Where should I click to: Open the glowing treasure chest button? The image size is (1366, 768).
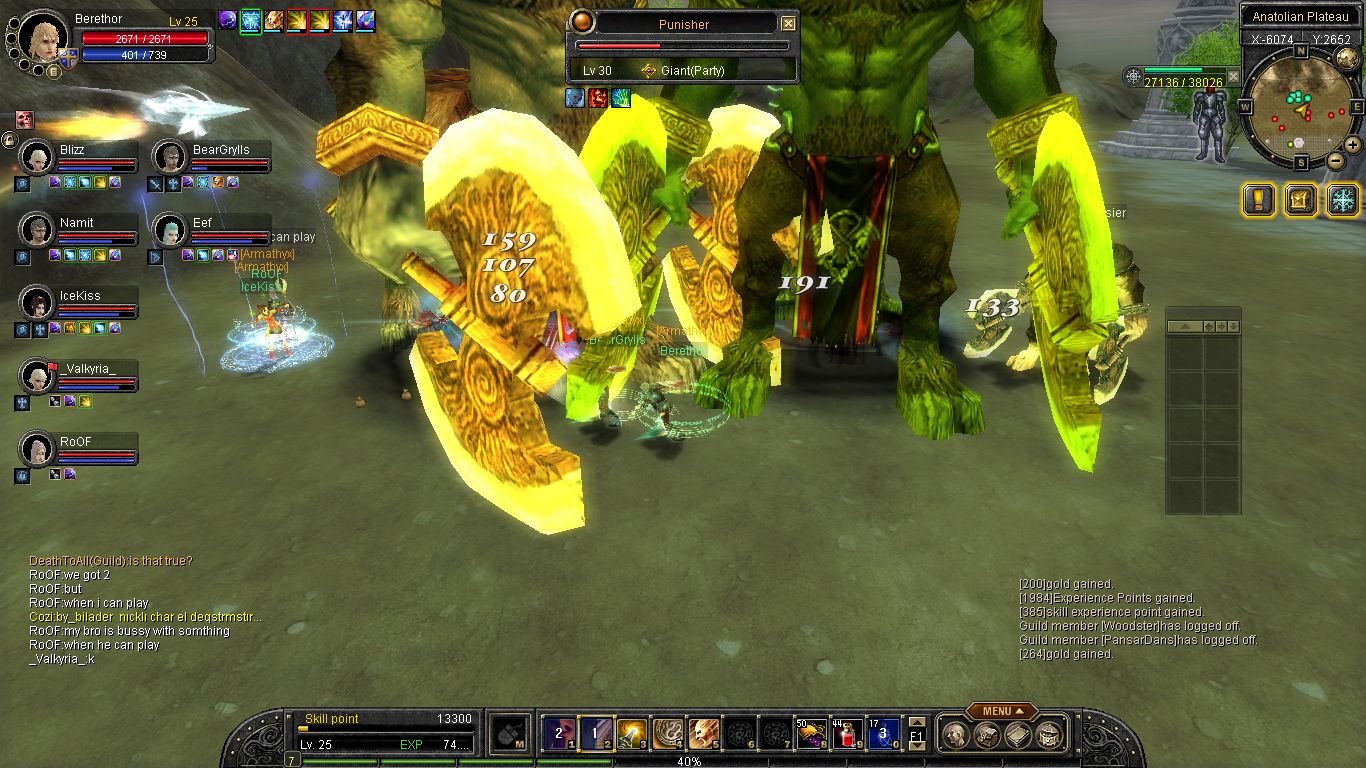[1300, 199]
